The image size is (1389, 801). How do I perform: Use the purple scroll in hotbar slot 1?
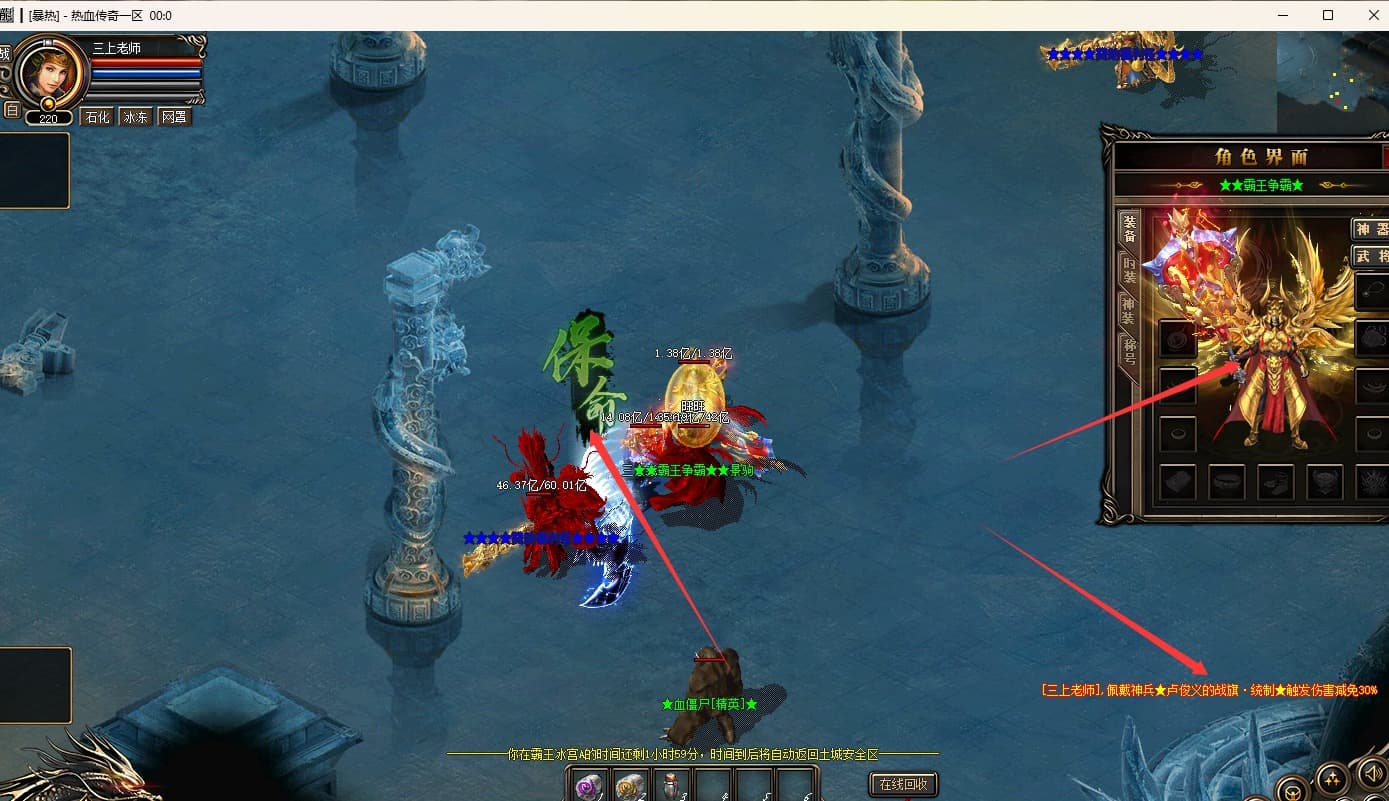click(590, 786)
